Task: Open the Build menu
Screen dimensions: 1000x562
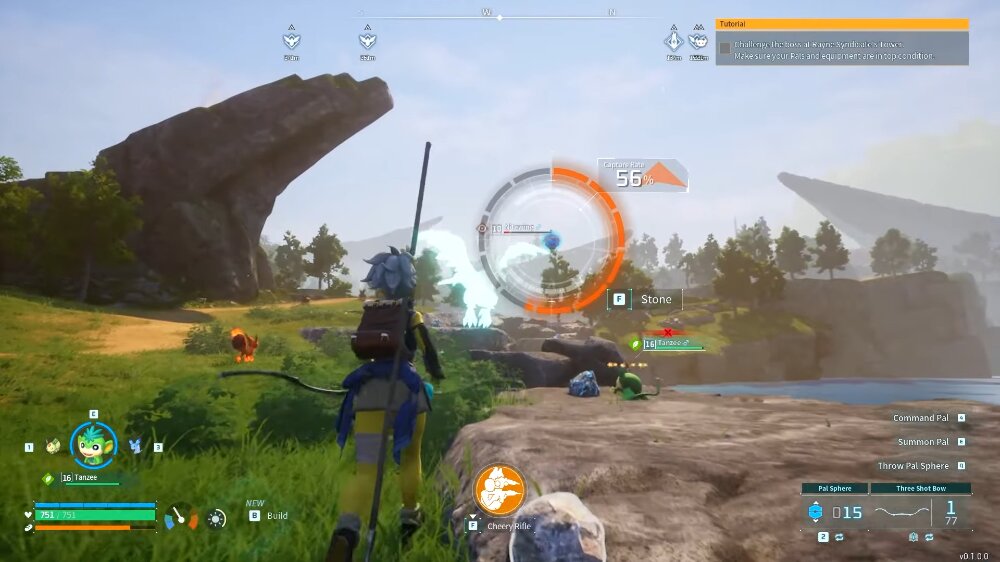Action: [268, 516]
